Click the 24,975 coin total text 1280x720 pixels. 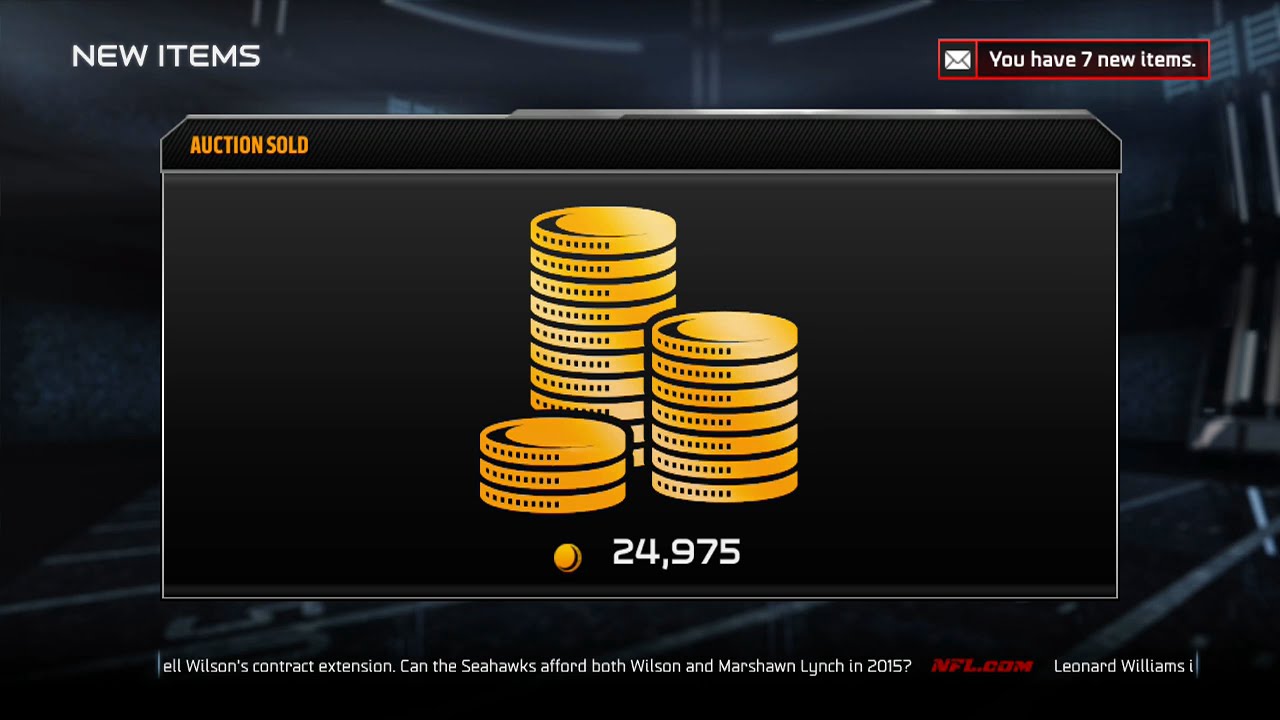(x=675, y=551)
